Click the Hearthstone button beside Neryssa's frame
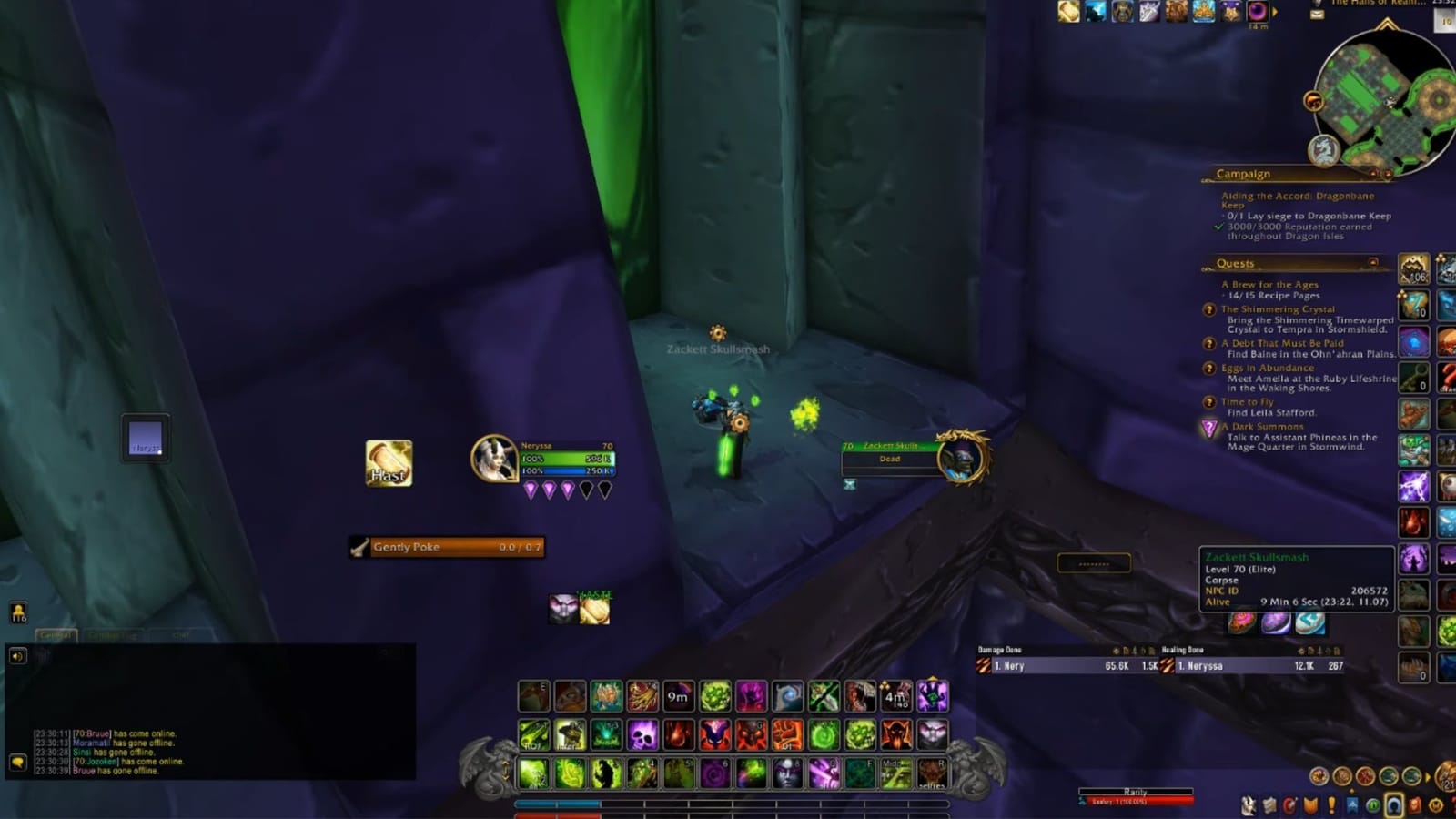Screen dimensions: 1456x819 point(389,466)
